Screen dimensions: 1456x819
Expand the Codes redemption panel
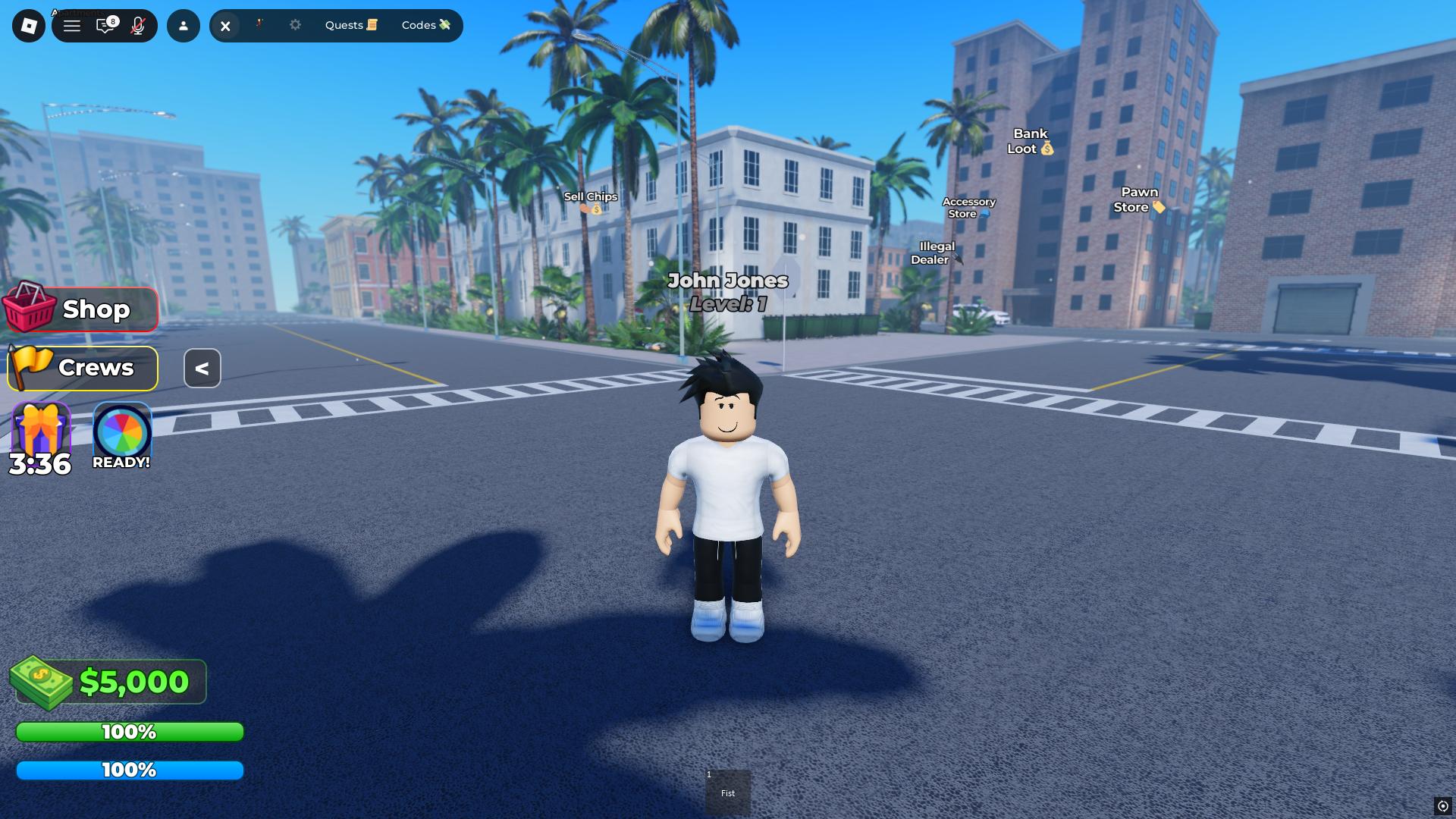[425, 25]
